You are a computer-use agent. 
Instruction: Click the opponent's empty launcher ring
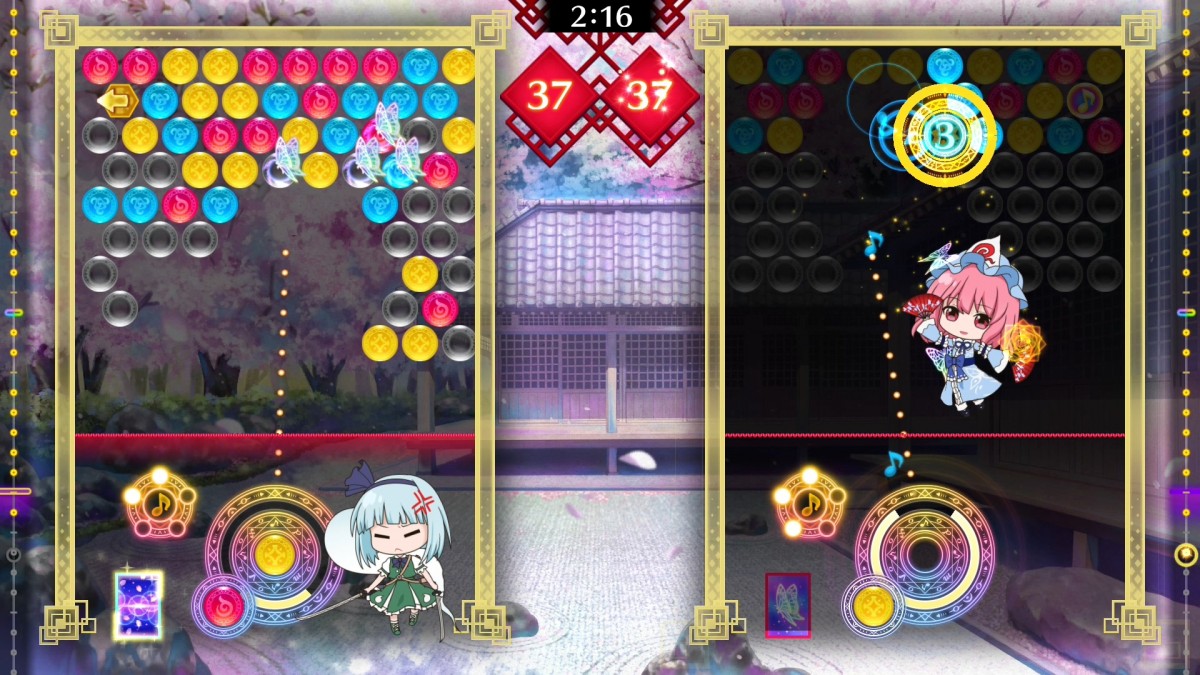click(925, 553)
